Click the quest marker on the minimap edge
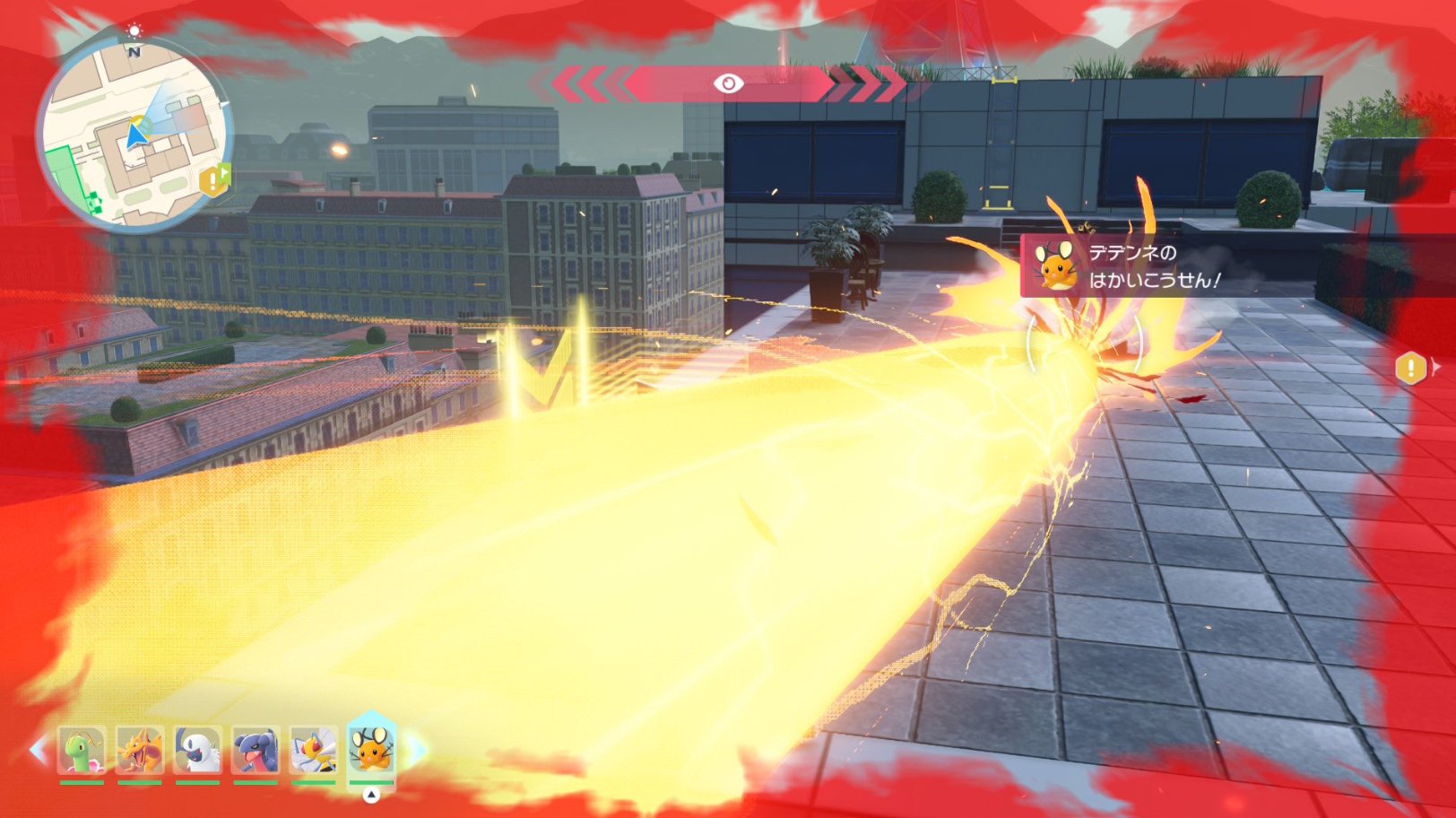Screen dimensions: 1456x818 coord(214,179)
